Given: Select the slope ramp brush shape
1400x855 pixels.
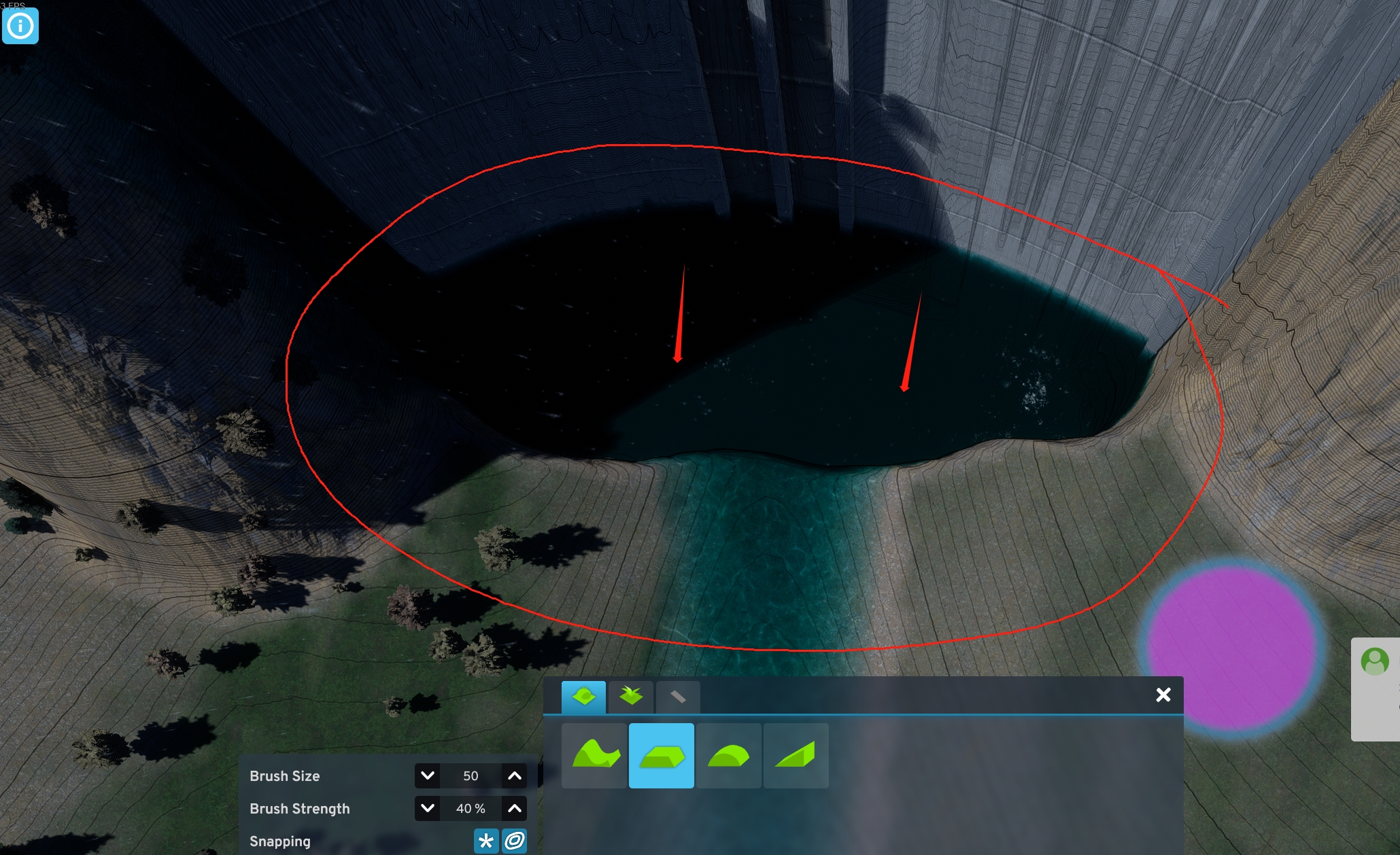Looking at the screenshot, I should pyautogui.click(x=796, y=756).
